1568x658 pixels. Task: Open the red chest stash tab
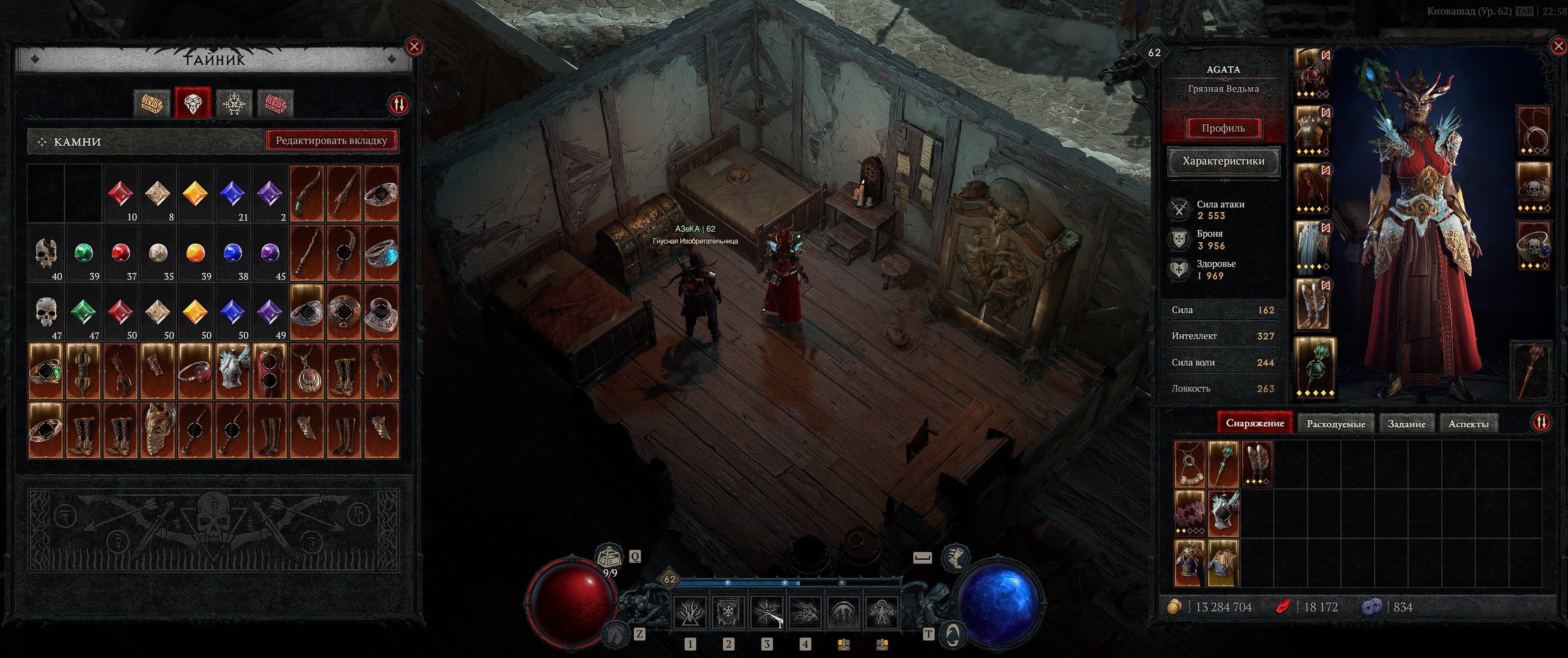click(275, 103)
